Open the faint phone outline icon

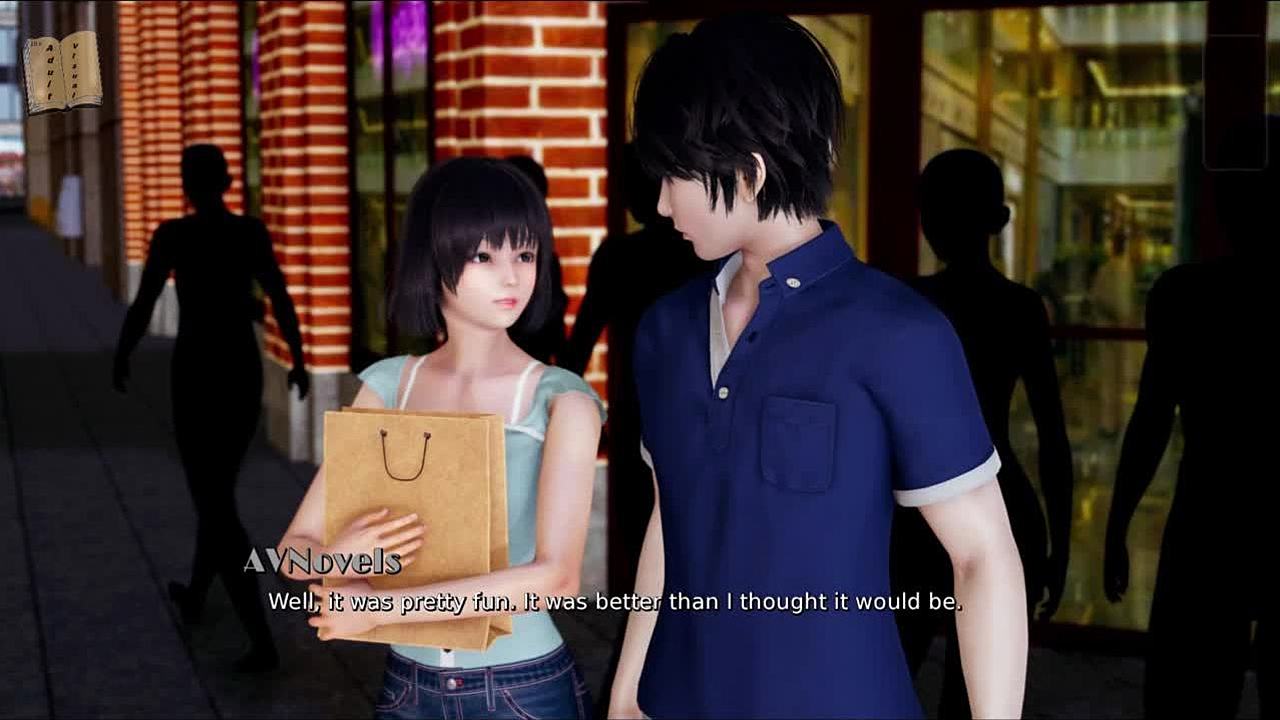point(1234,102)
